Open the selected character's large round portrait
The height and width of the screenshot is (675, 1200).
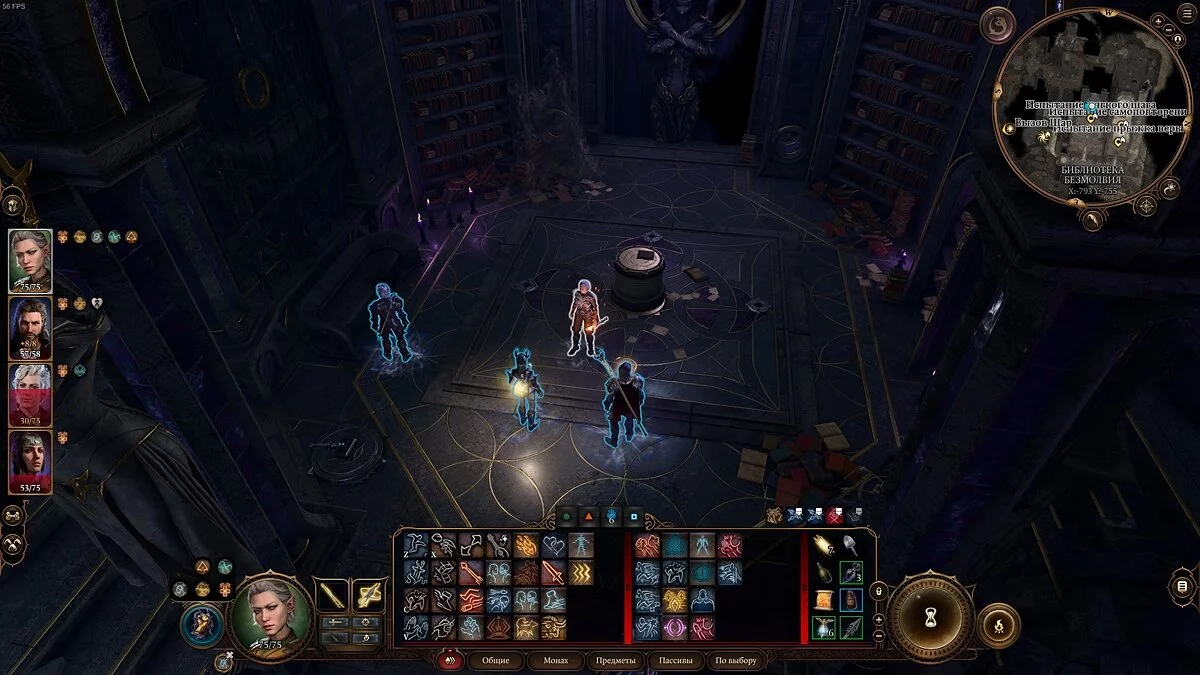tap(270, 614)
